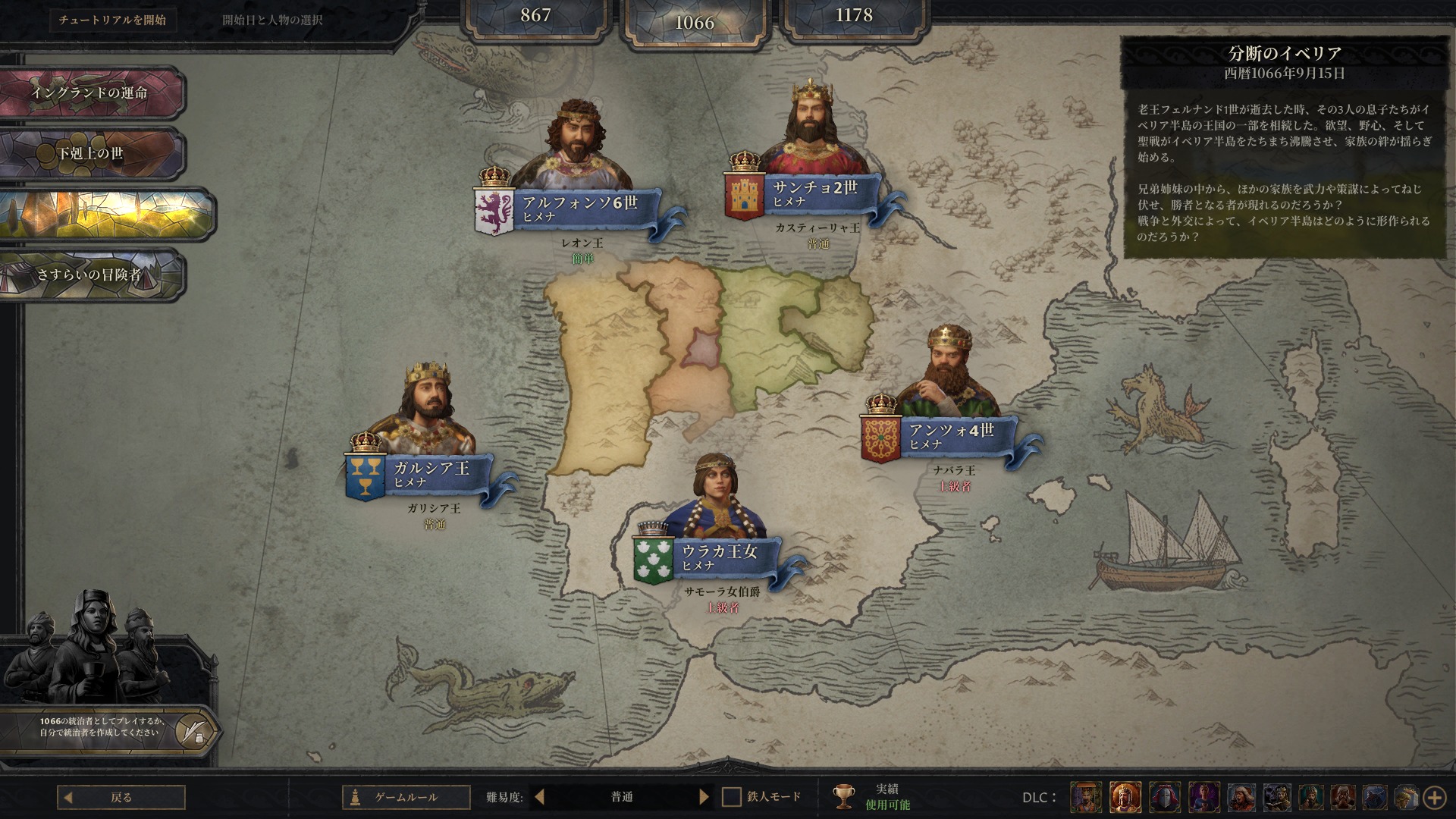Start the tutorial (チュートリアルを開始)
Image resolution: width=1456 pixels, height=819 pixels.
coord(112,20)
